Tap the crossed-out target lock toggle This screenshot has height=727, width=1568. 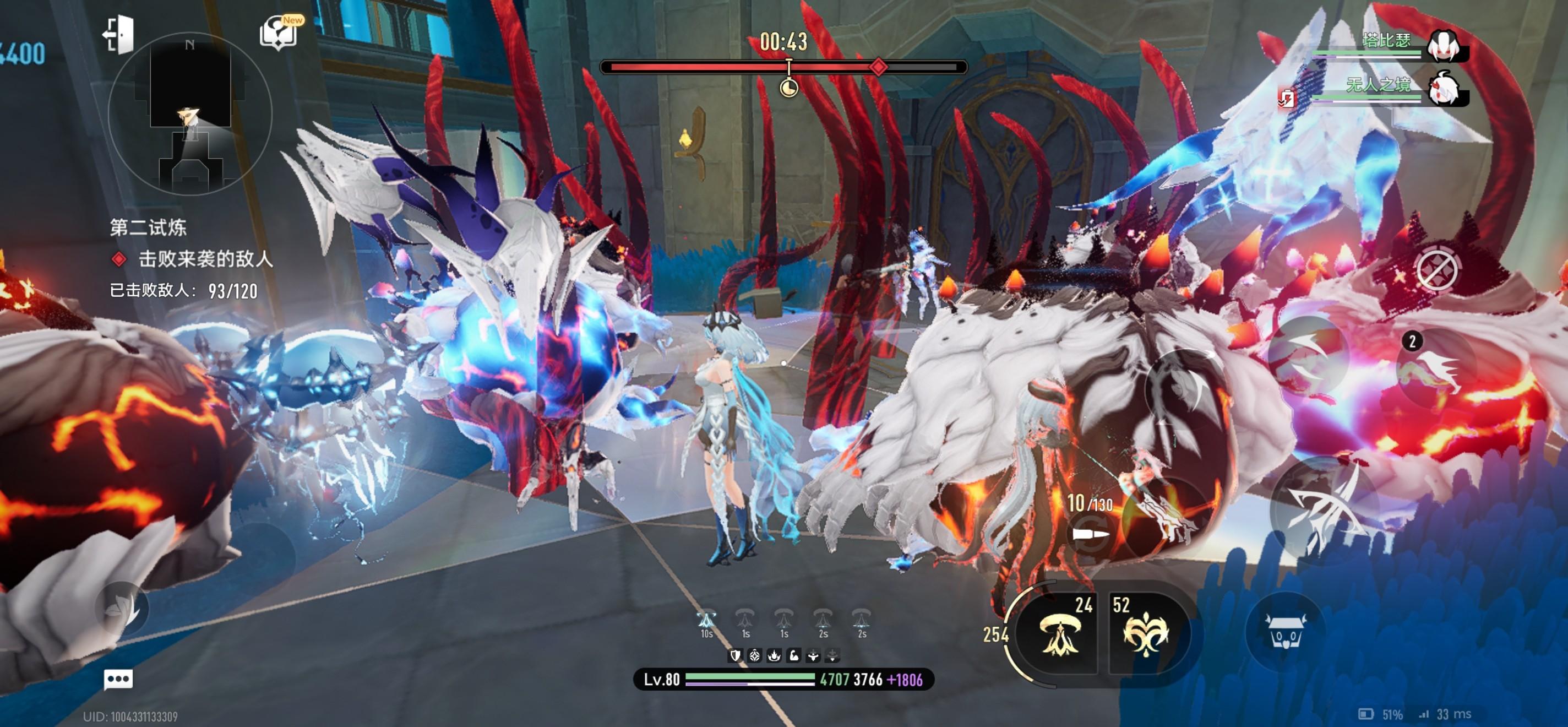[x=1436, y=269]
